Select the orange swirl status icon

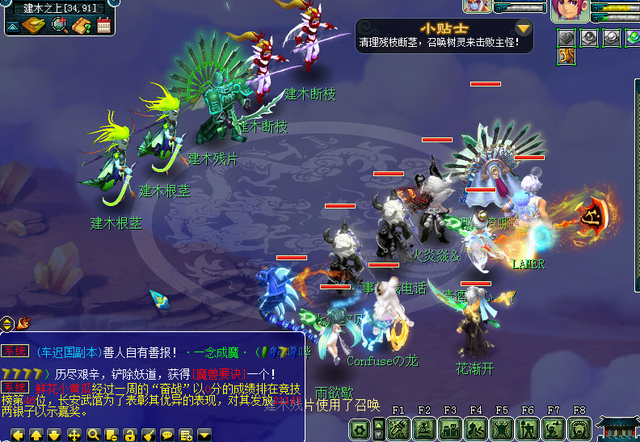tap(567, 56)
